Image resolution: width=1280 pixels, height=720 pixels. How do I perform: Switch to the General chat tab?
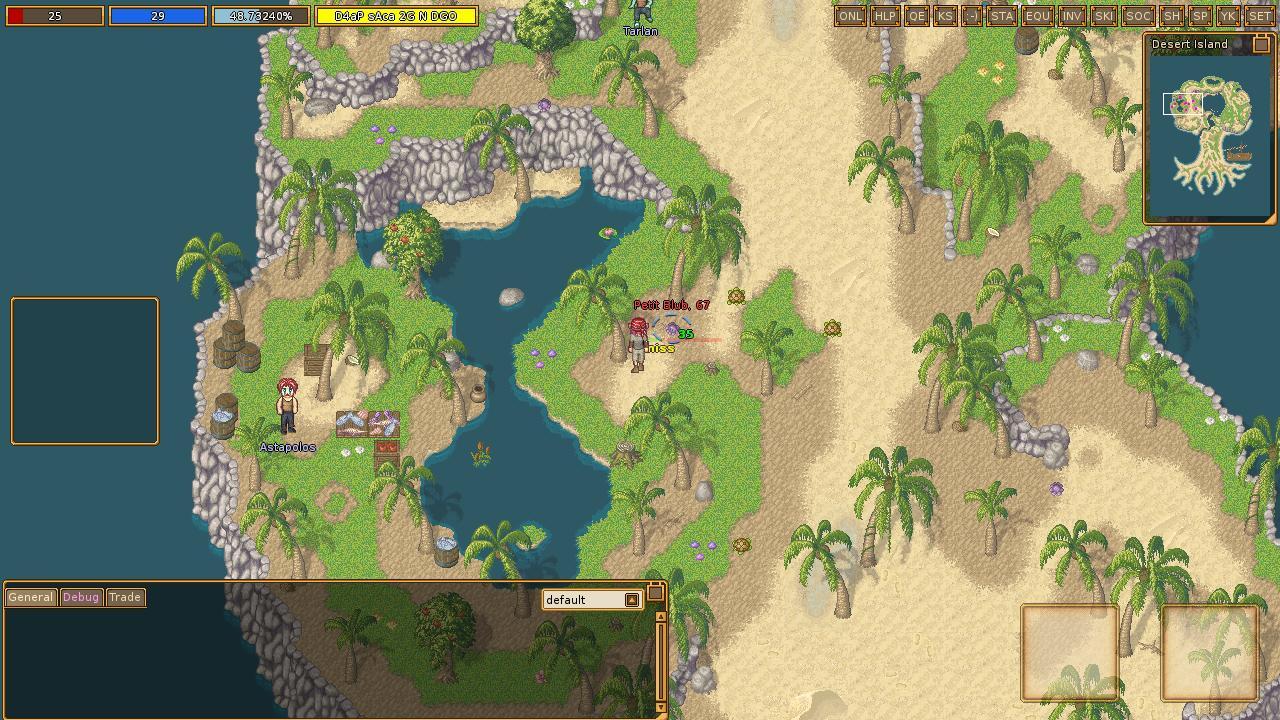pos(29,597)
